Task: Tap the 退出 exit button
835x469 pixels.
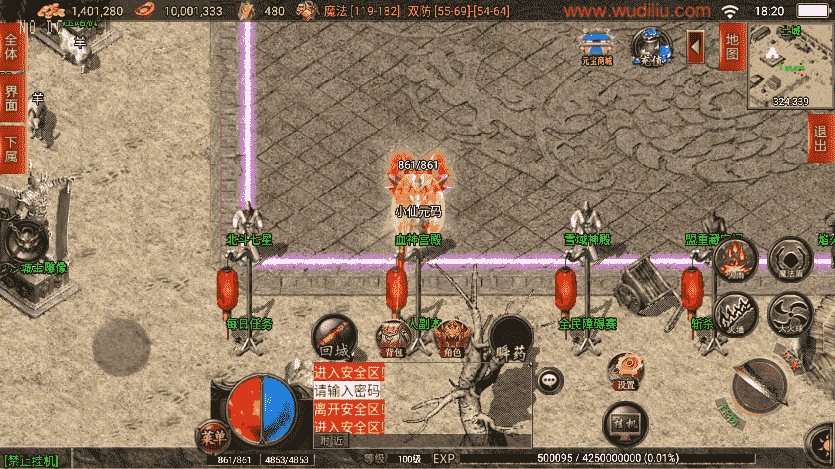Action: (x=822, y=139)
